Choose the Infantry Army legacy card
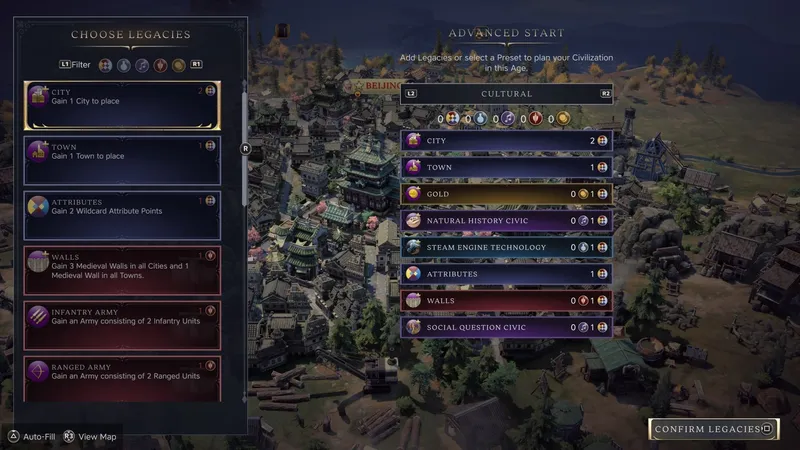800x450 pixels. point(122,326)
